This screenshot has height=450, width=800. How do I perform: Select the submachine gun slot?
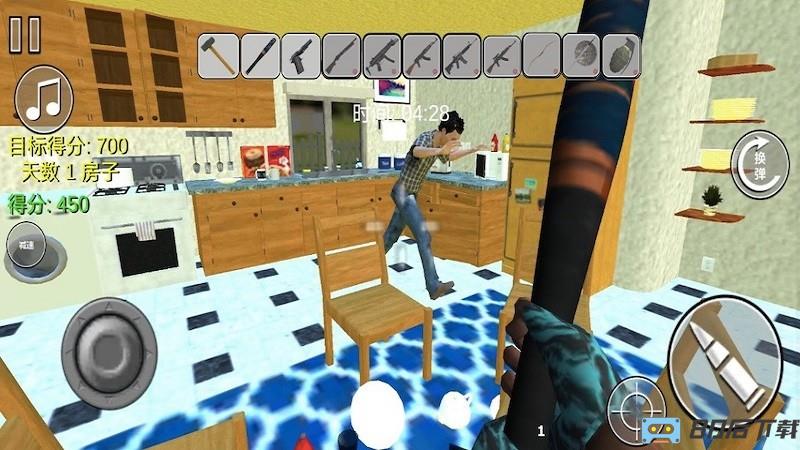(x=381, y=55)
